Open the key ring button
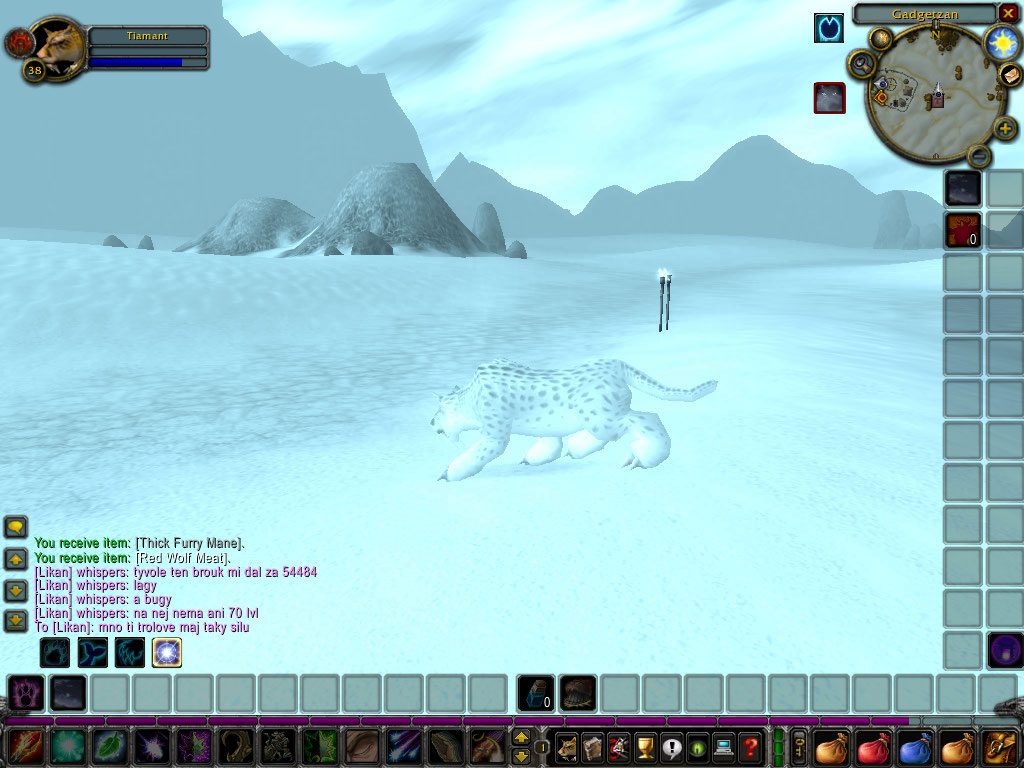 click(x=800, y=747)
